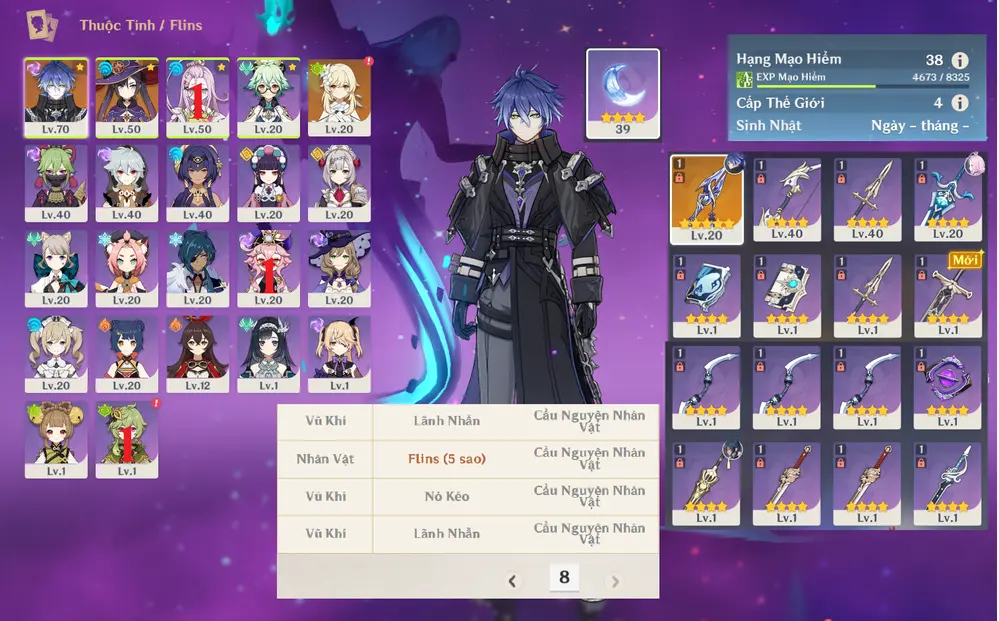Go to the next history page

615,581
